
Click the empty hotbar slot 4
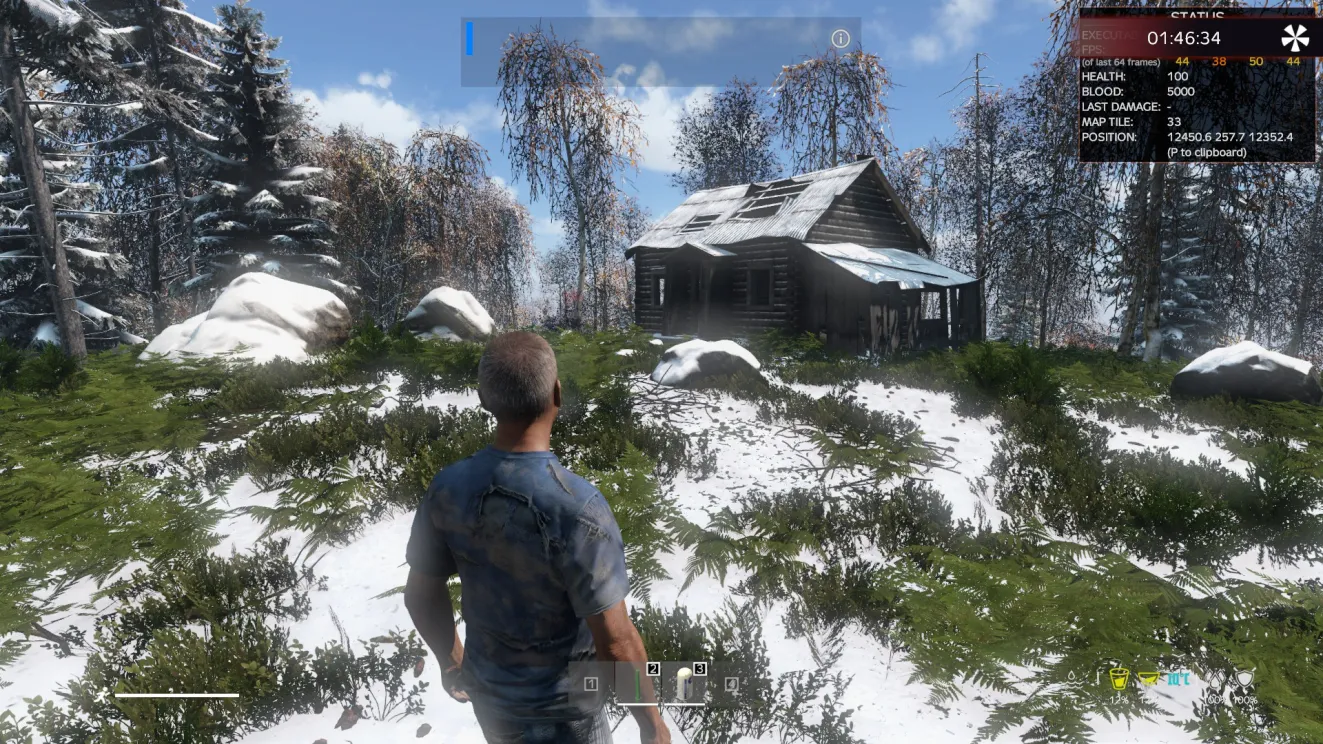point(731,684)
